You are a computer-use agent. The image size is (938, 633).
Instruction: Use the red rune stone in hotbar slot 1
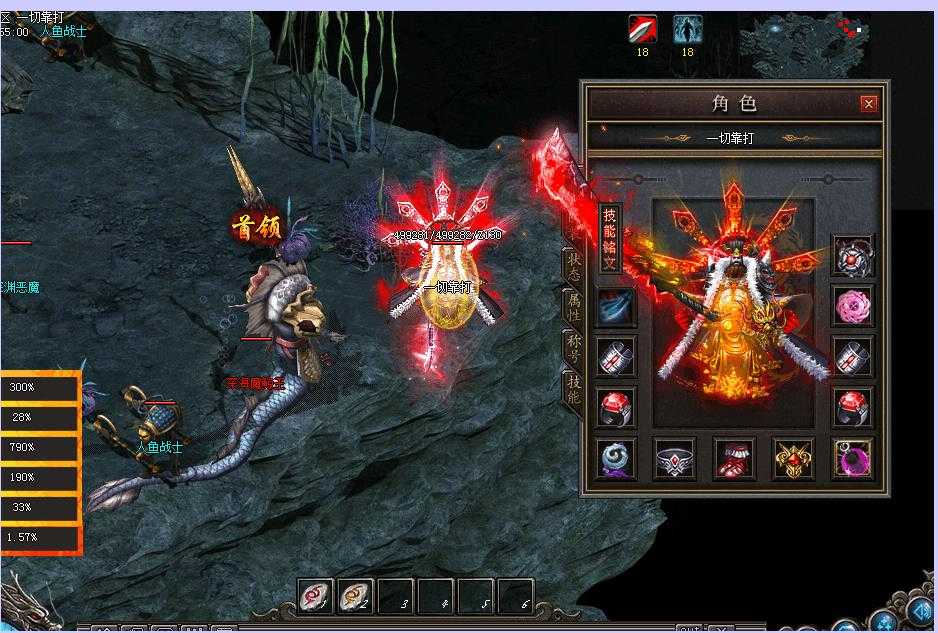[317, 596]
